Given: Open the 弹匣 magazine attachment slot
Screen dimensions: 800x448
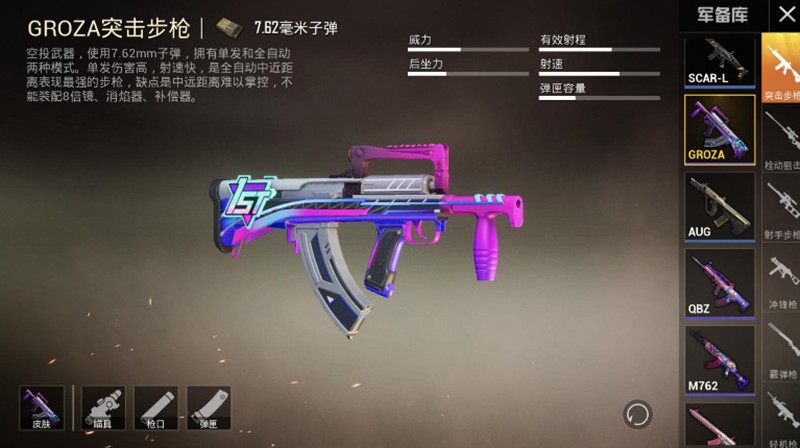Looking at the screenshot, I should pyautogui.click(x=208, y=408).
